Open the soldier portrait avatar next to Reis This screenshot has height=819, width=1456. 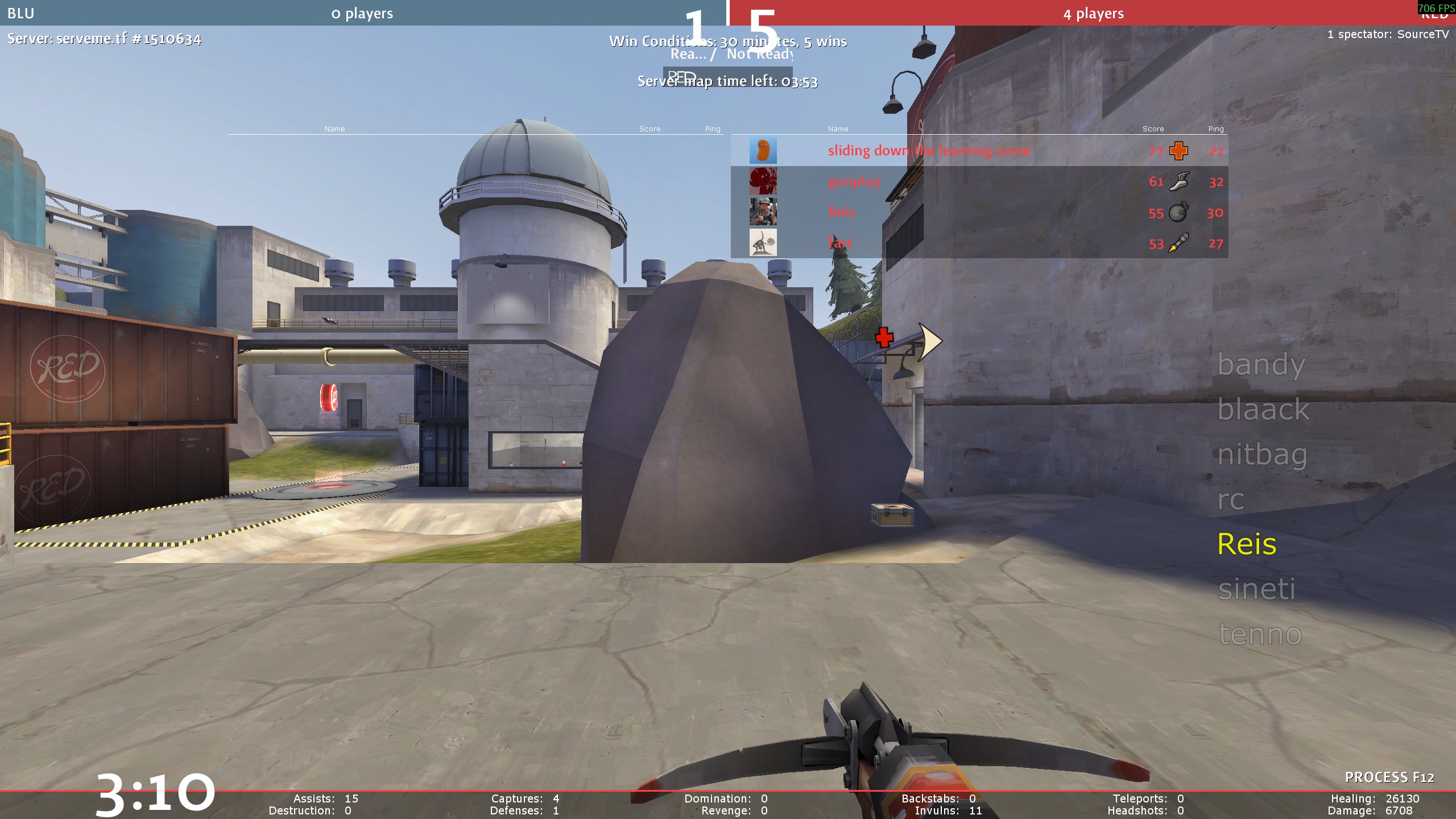point(763,212)
